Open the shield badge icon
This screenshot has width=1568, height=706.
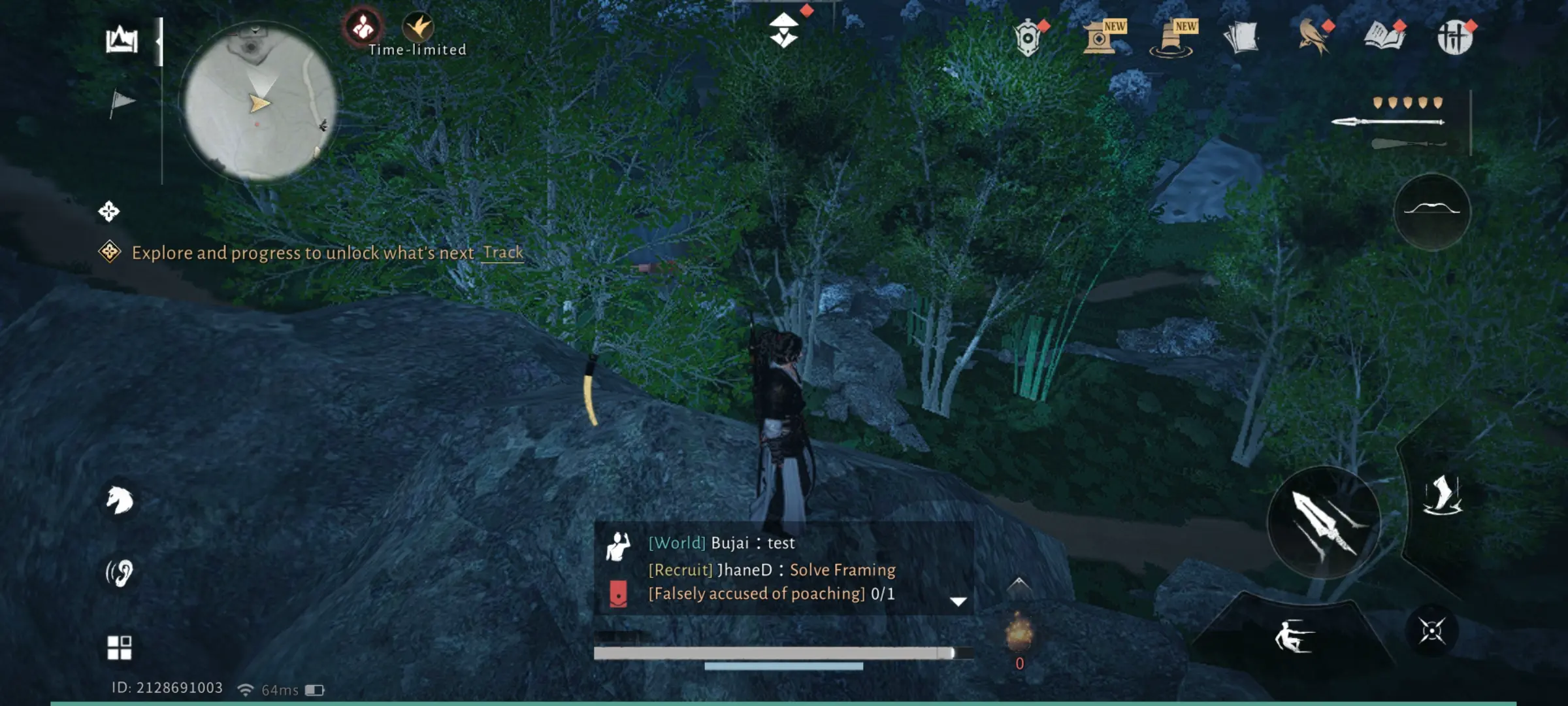point(1028,38)
